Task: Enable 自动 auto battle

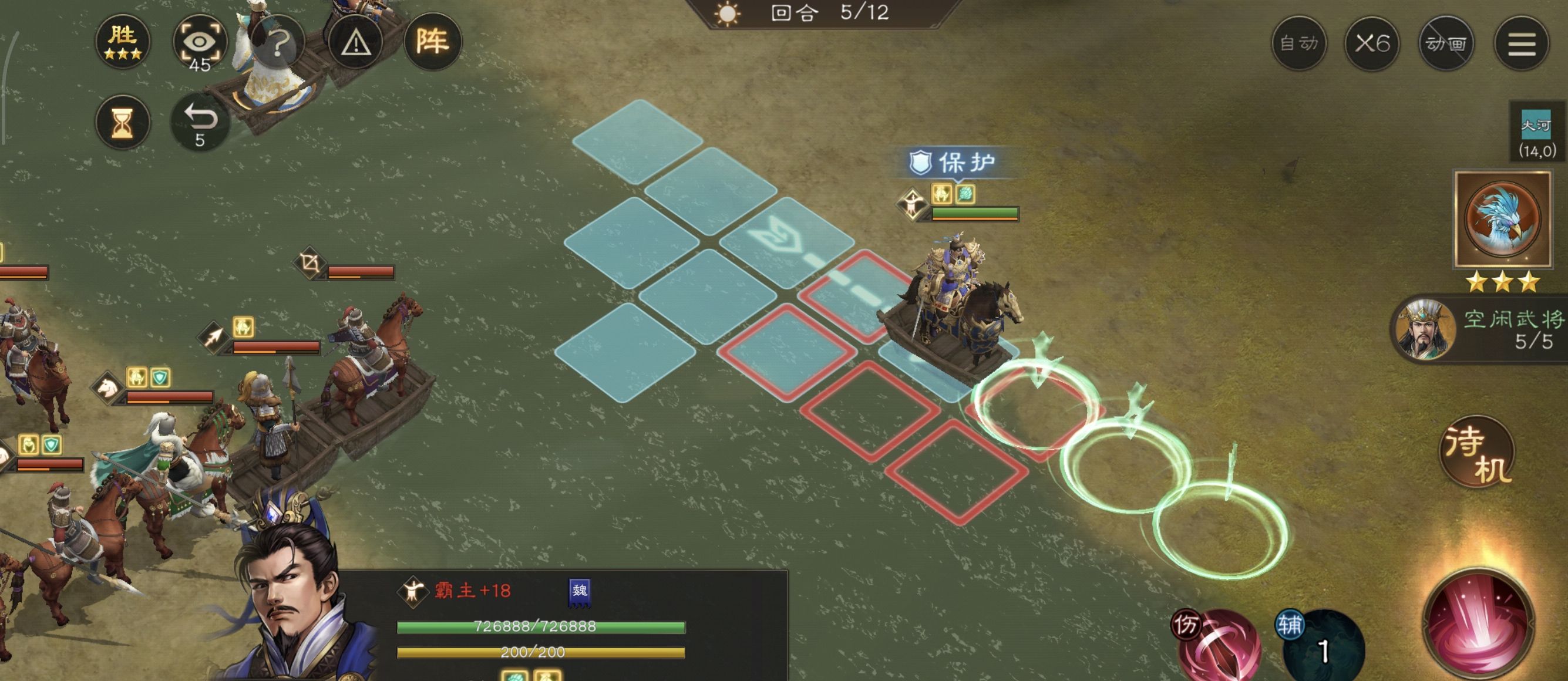Action: pyautogui.click(x=1299, y=43)
